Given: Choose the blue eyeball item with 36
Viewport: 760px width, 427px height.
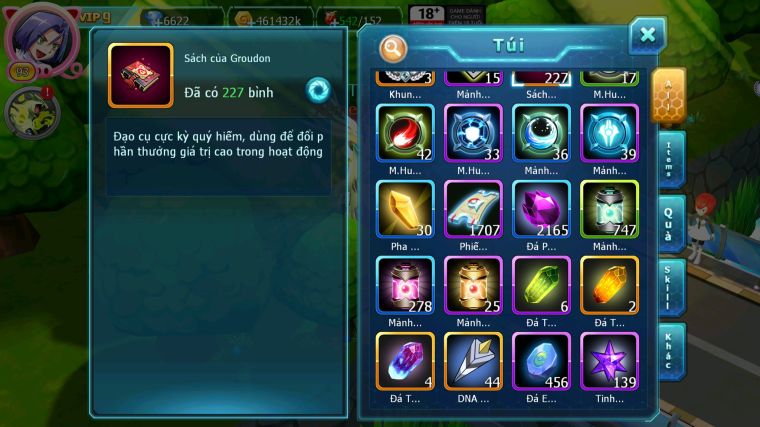Looking at the screenshot, I should pos(540,133).
